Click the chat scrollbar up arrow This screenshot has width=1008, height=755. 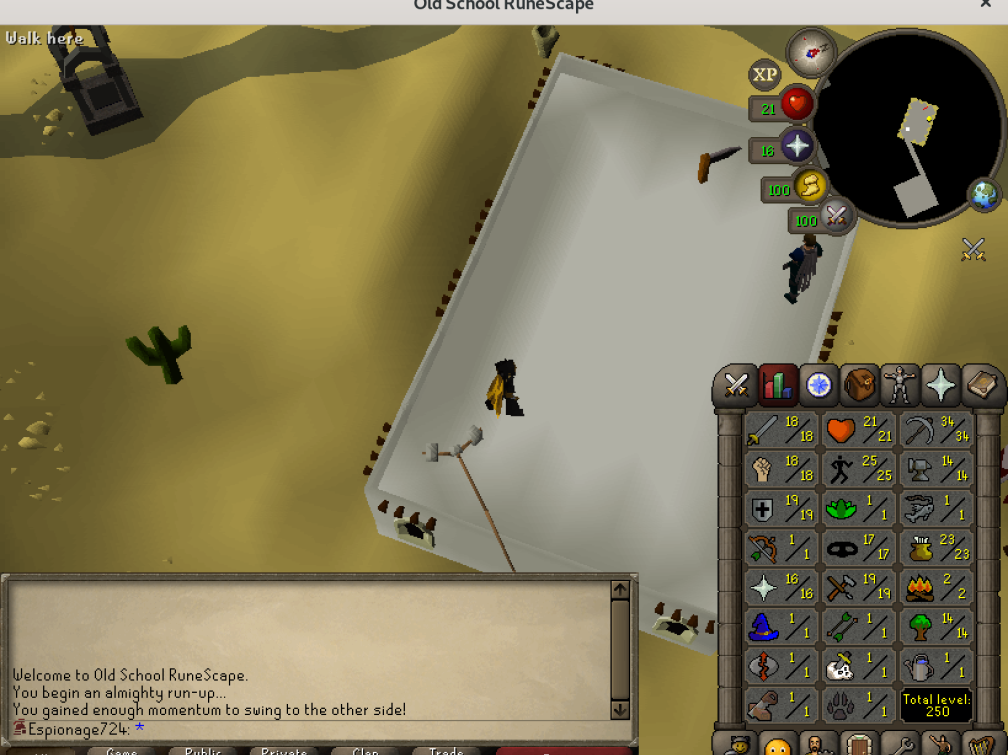click(x=620, y=590)
